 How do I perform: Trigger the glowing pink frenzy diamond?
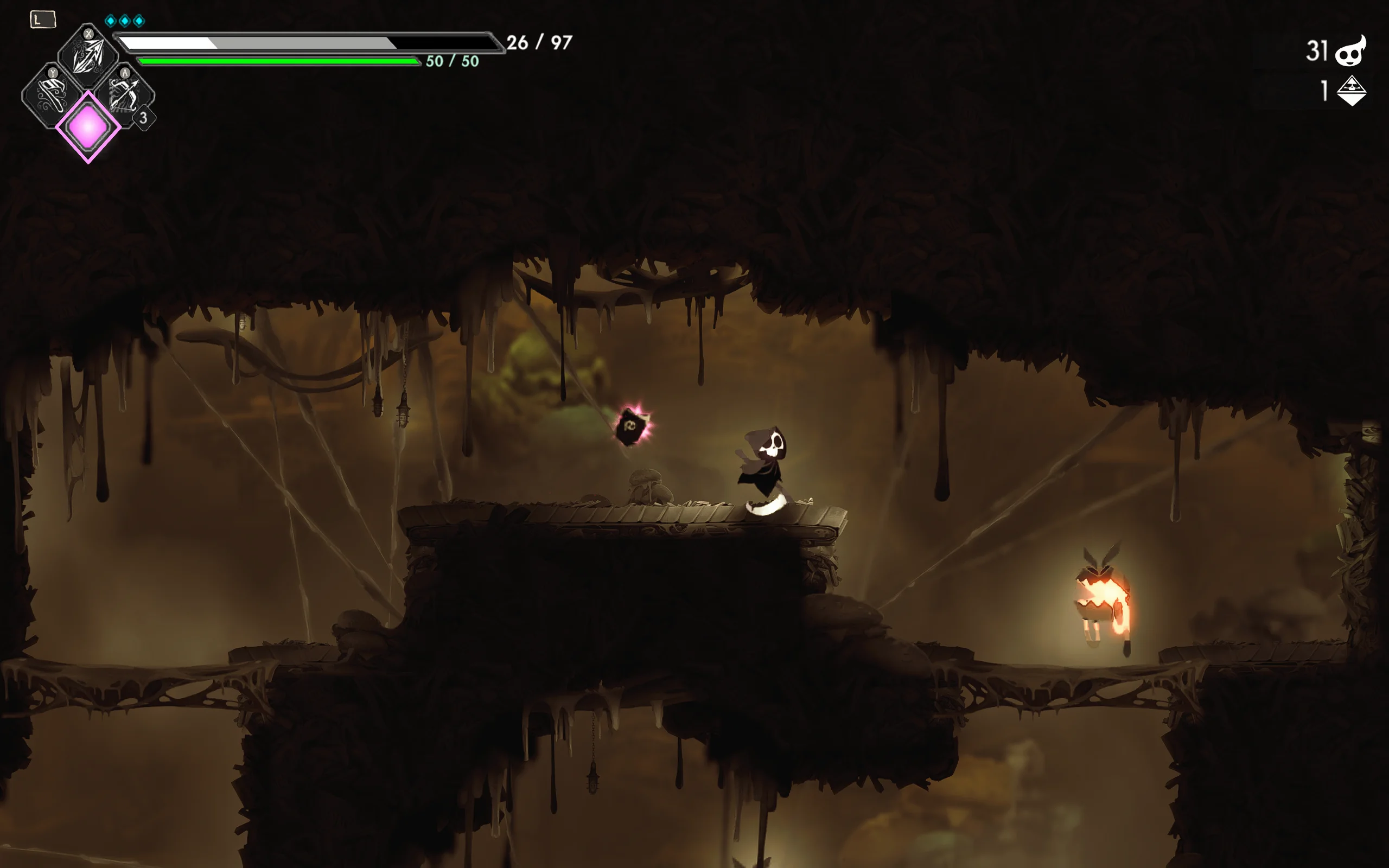(x=88, y=127)
